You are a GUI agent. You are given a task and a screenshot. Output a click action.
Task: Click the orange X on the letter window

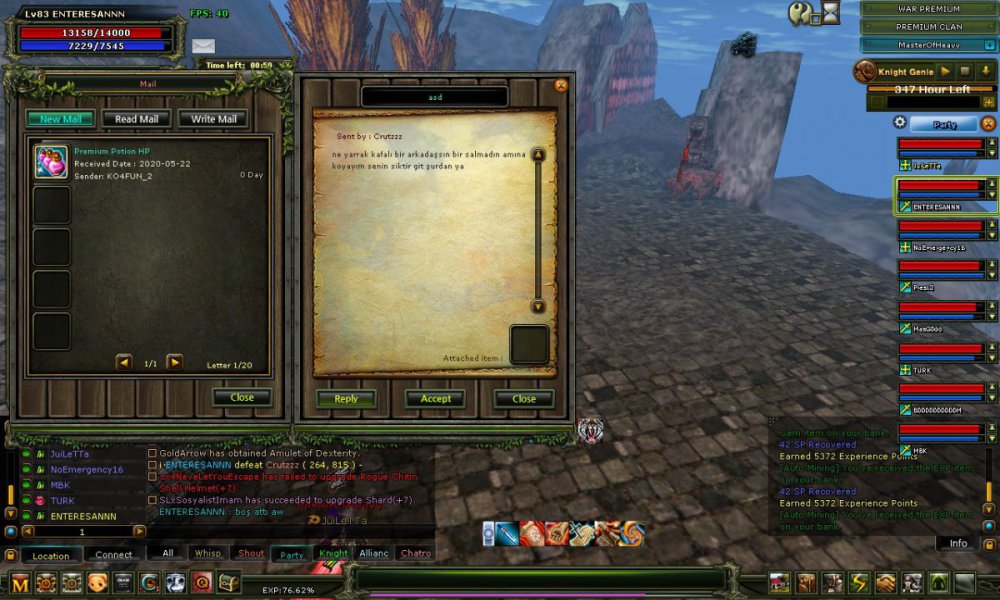point(561,86)
